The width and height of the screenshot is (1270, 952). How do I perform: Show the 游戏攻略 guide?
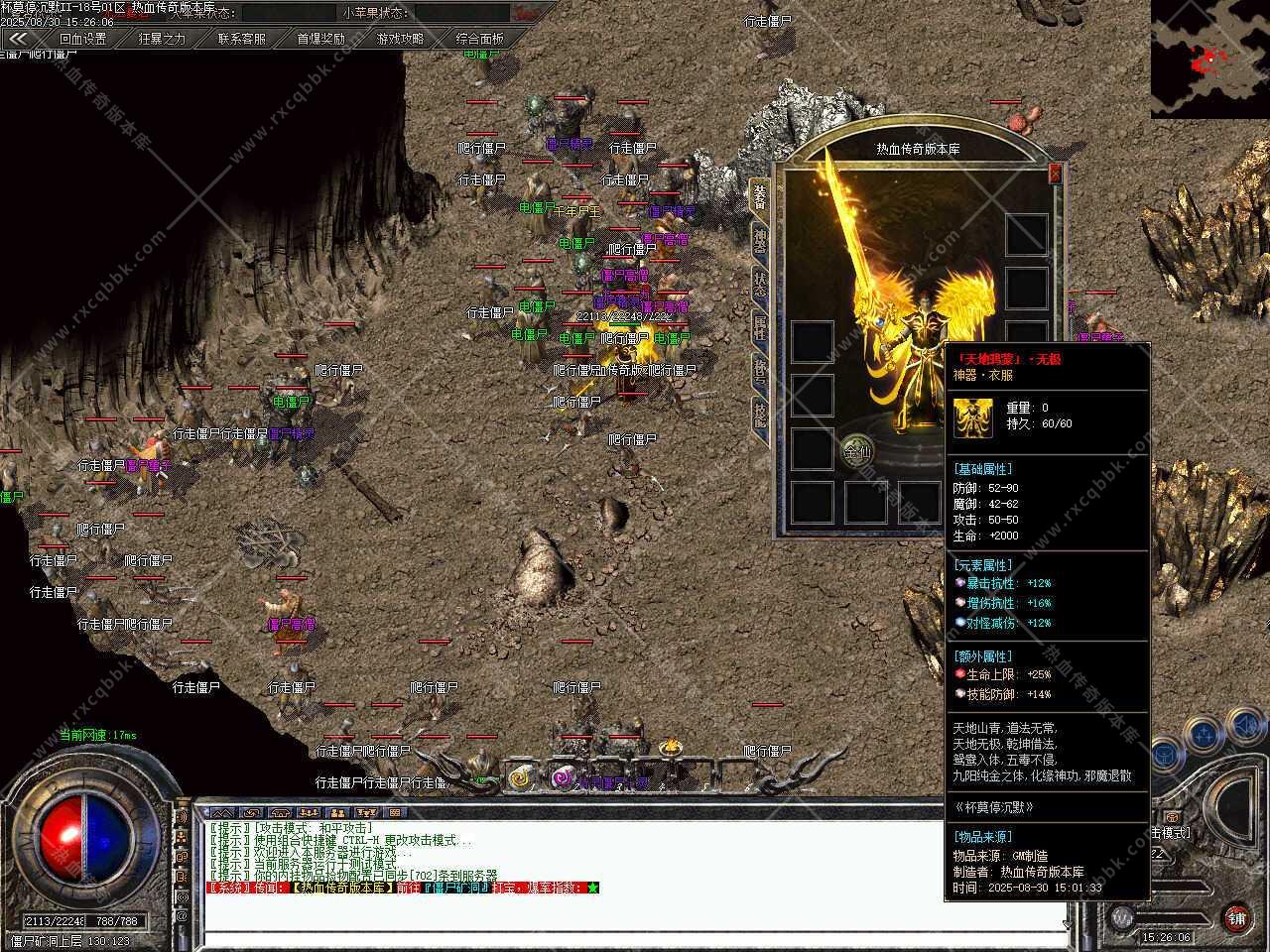pos(400,39)
